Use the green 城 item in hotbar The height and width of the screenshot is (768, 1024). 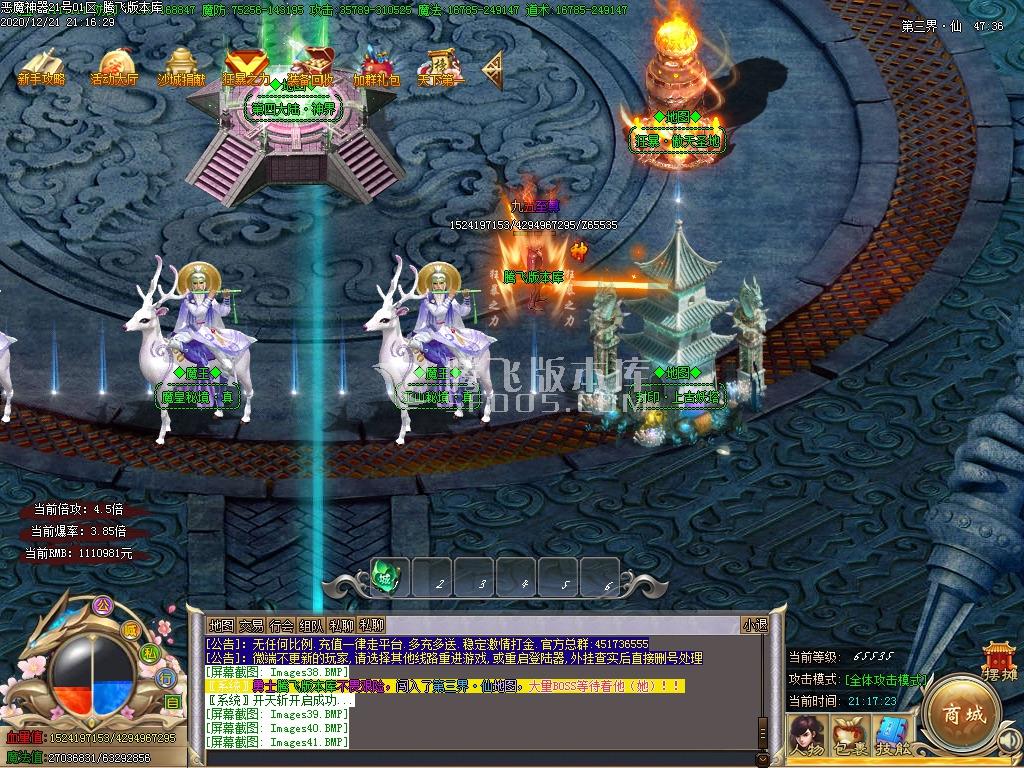click(x=389, y=578)
